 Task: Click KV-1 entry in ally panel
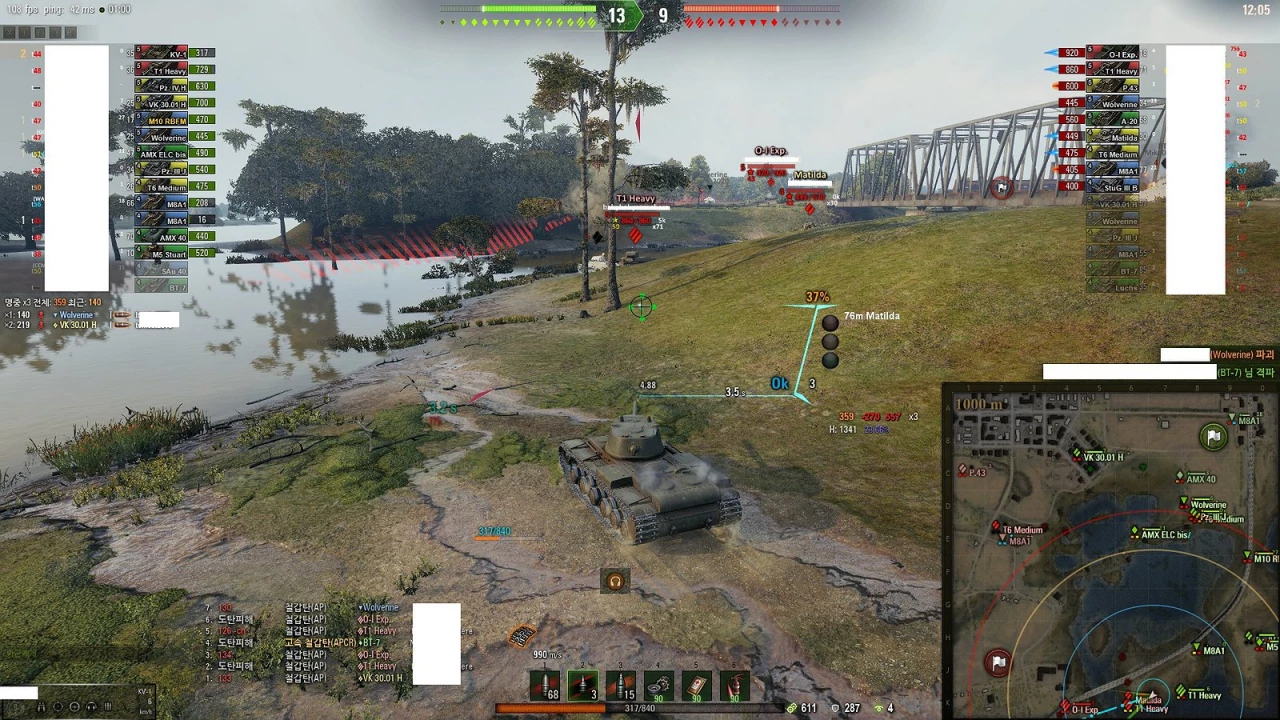160,54
